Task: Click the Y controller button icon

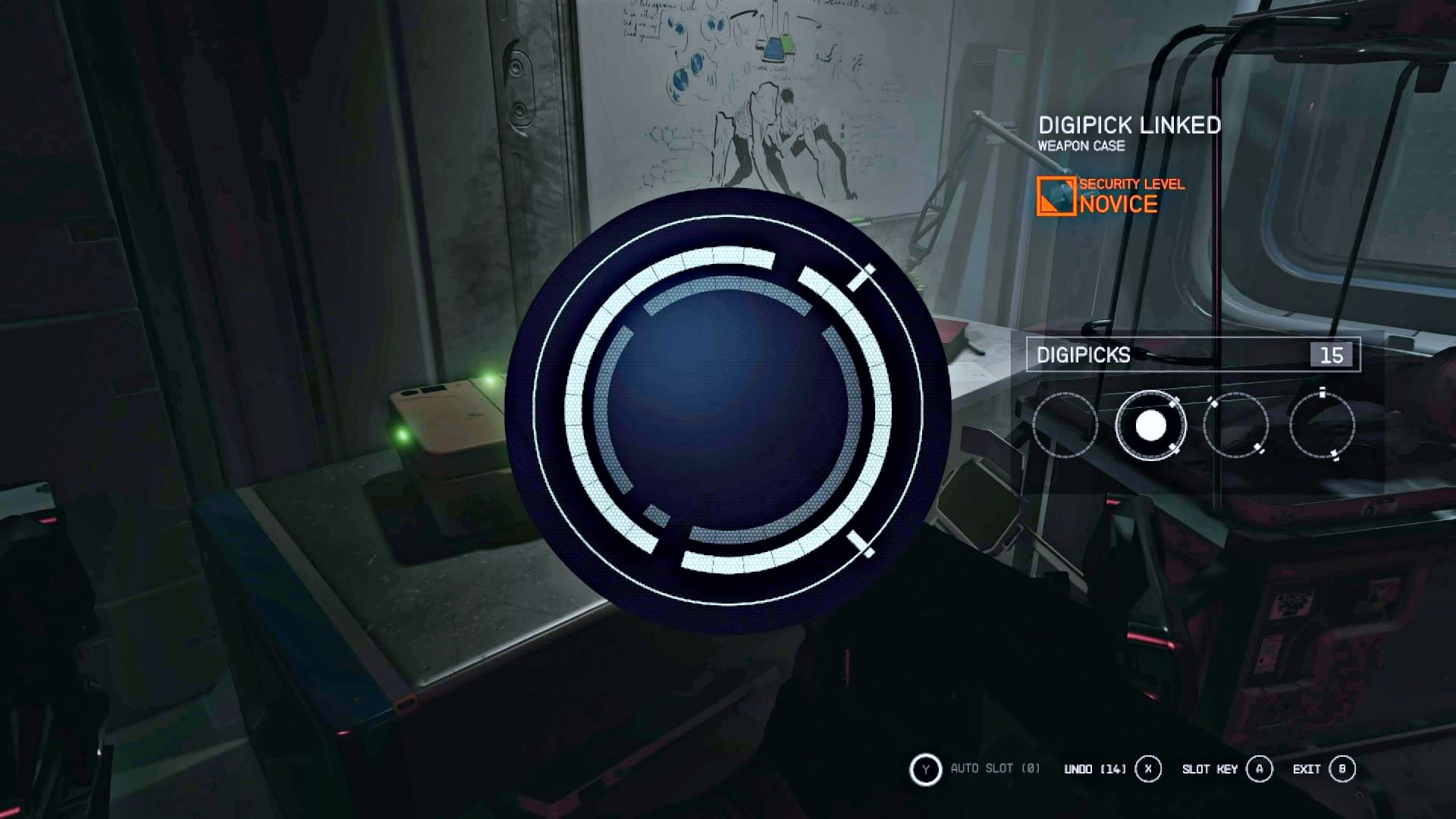Action: coord(925,768)
